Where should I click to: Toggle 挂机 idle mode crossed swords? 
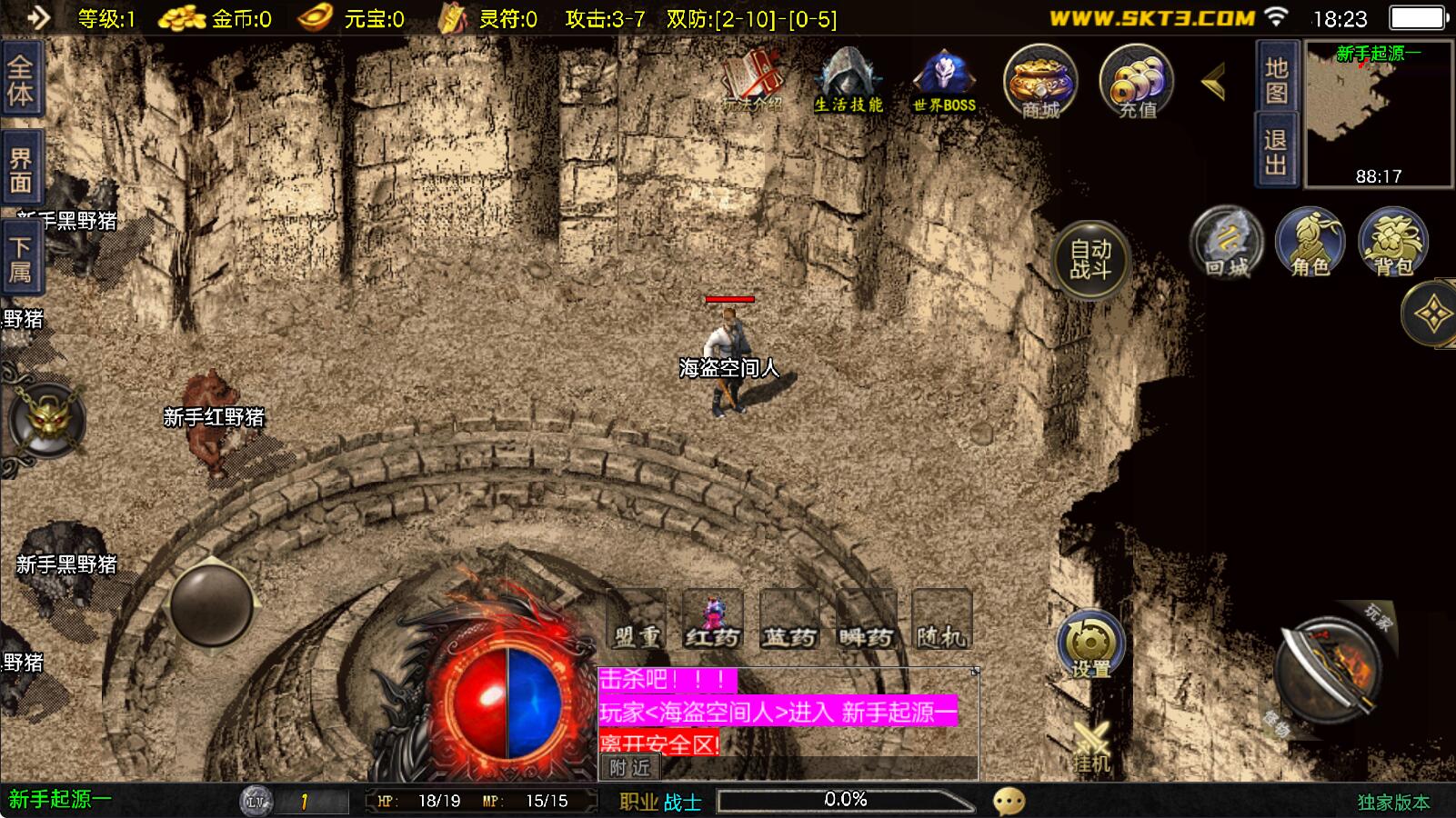(x=1091, y=747)
